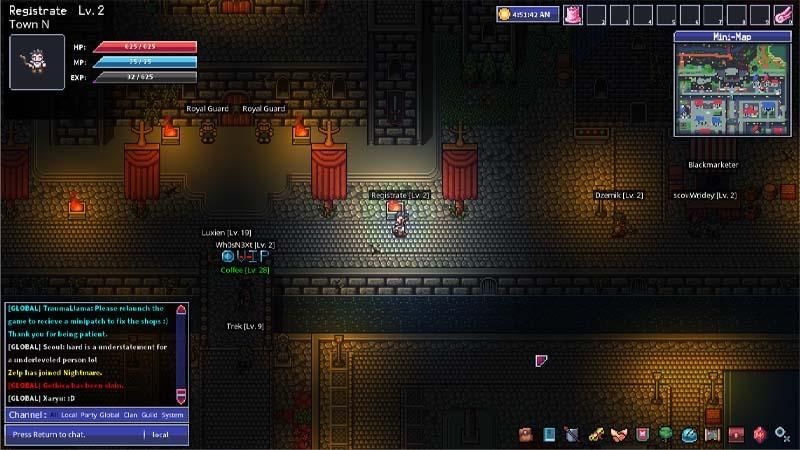Select the pink cake hotbar slot
Image resolution: width=800 pixels, height=450 pixels.
click(574, 15)
